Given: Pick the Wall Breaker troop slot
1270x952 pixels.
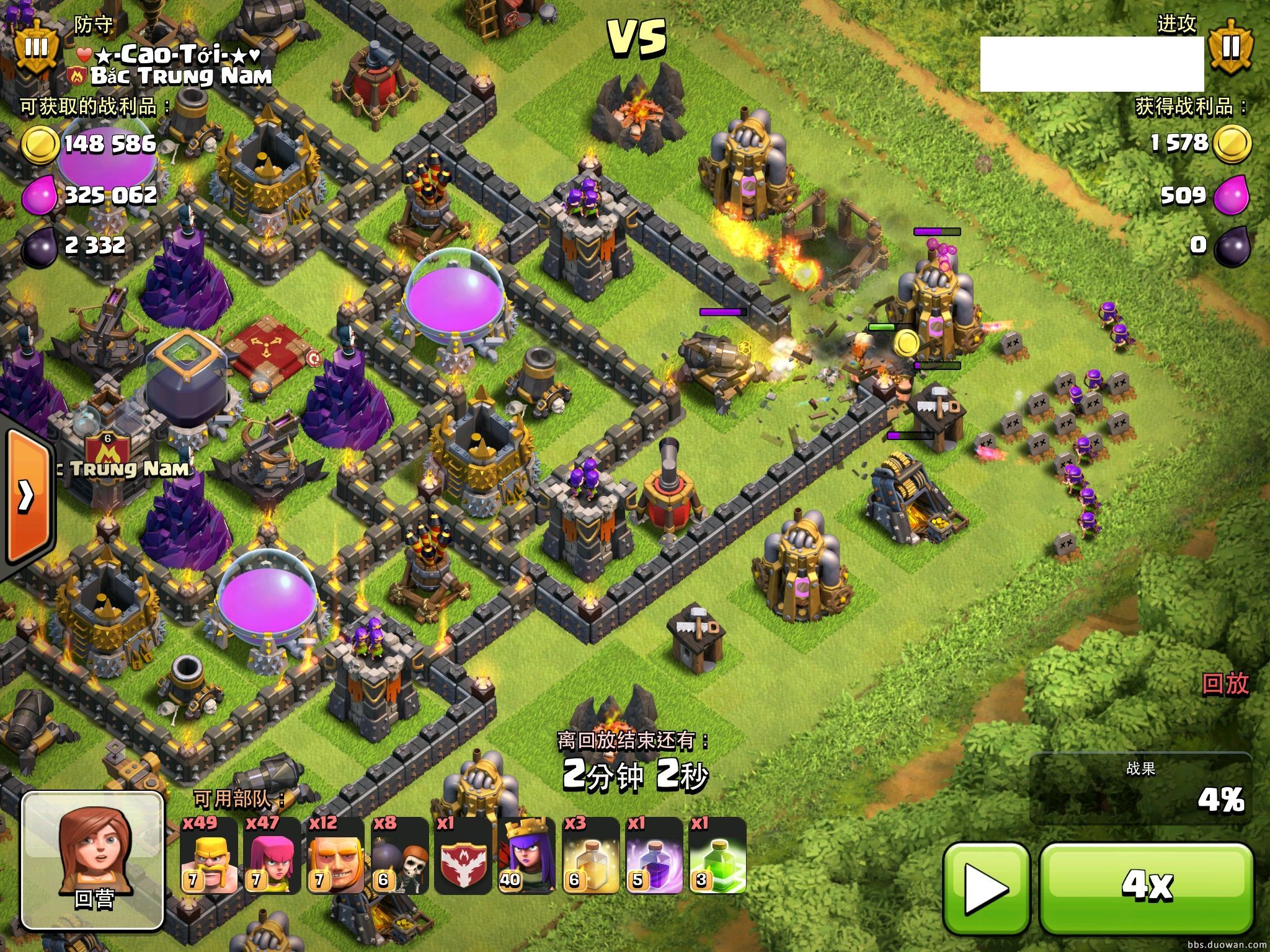Looking at the screenshot, I should pos(400,857).
